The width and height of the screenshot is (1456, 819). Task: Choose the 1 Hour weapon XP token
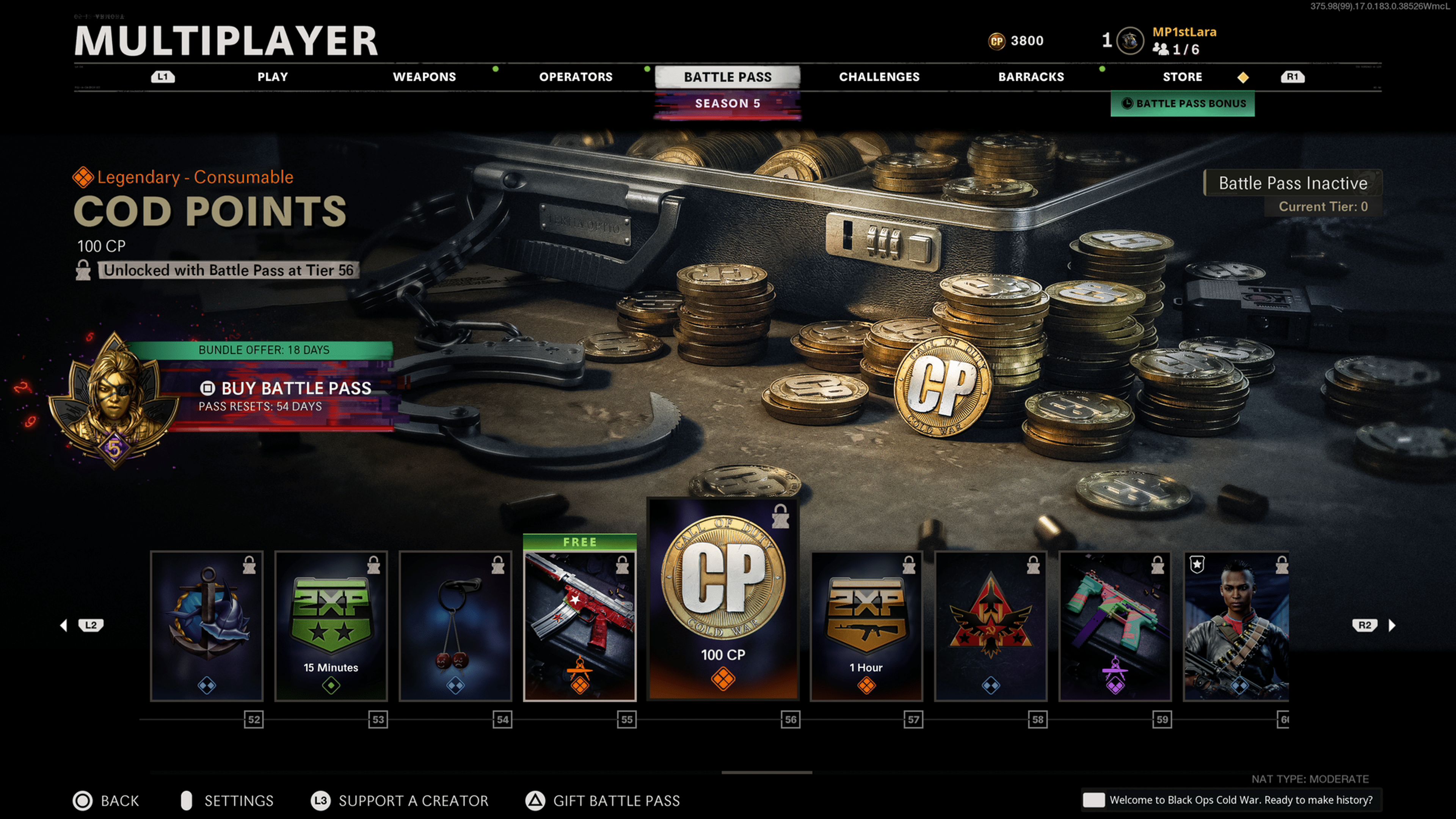(866, 626)
